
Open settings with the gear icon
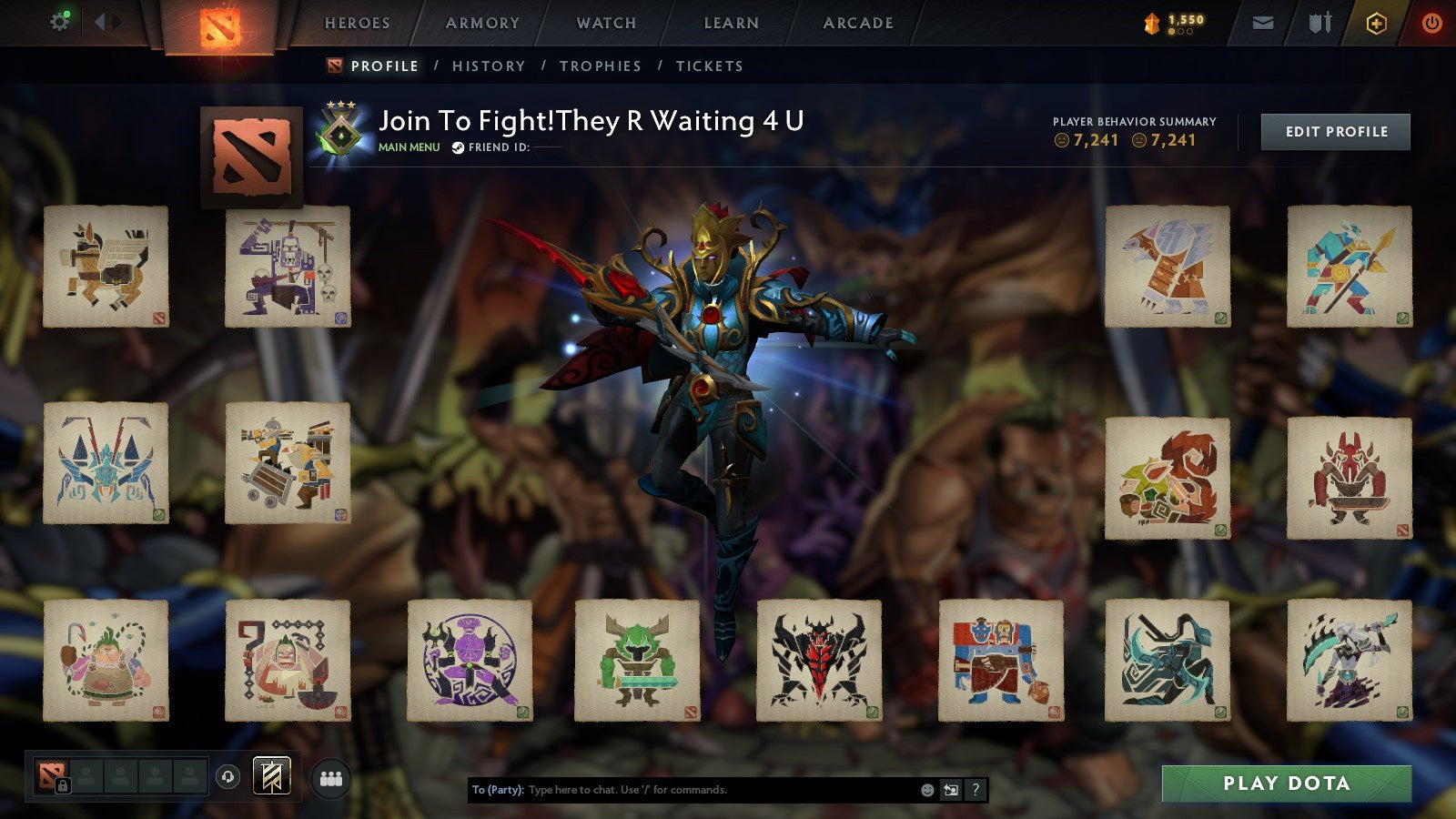[60, 22]
